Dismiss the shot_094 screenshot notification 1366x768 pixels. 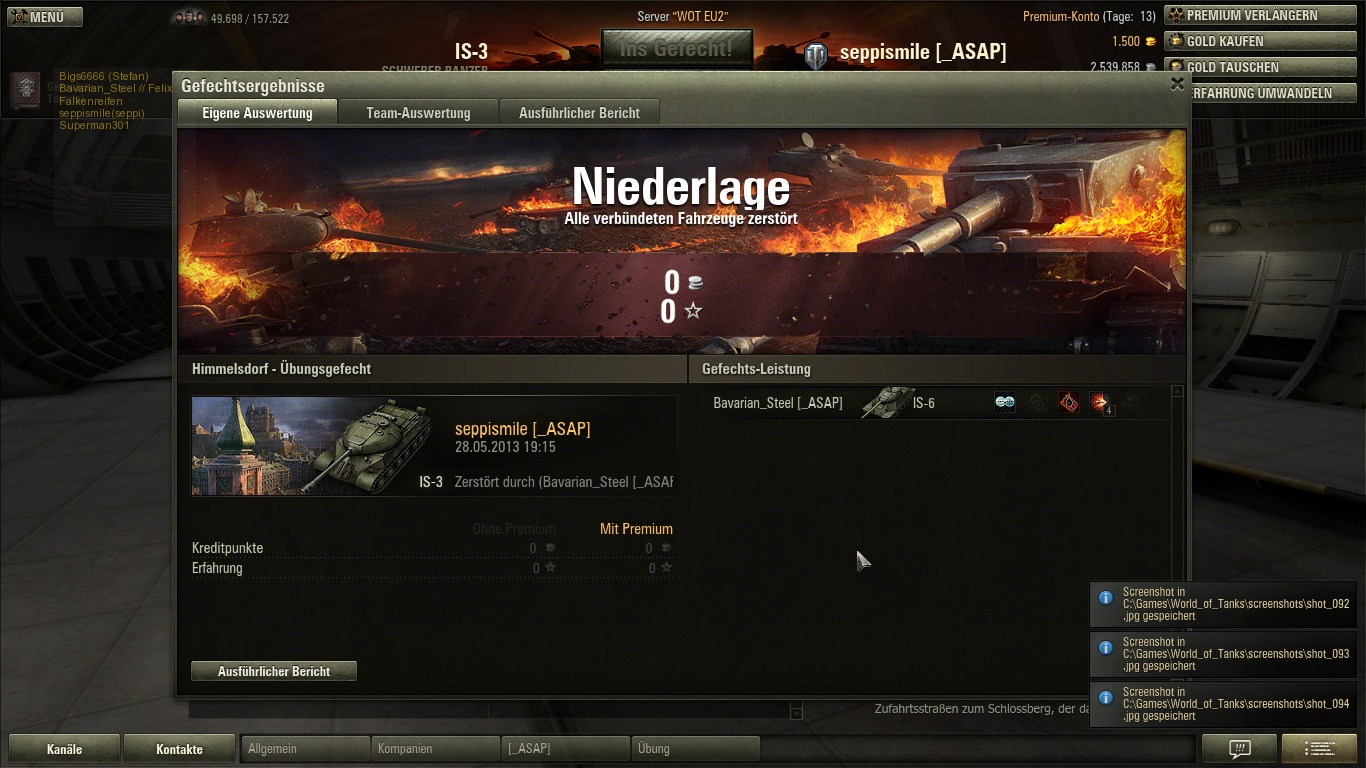click(1223, 704)
